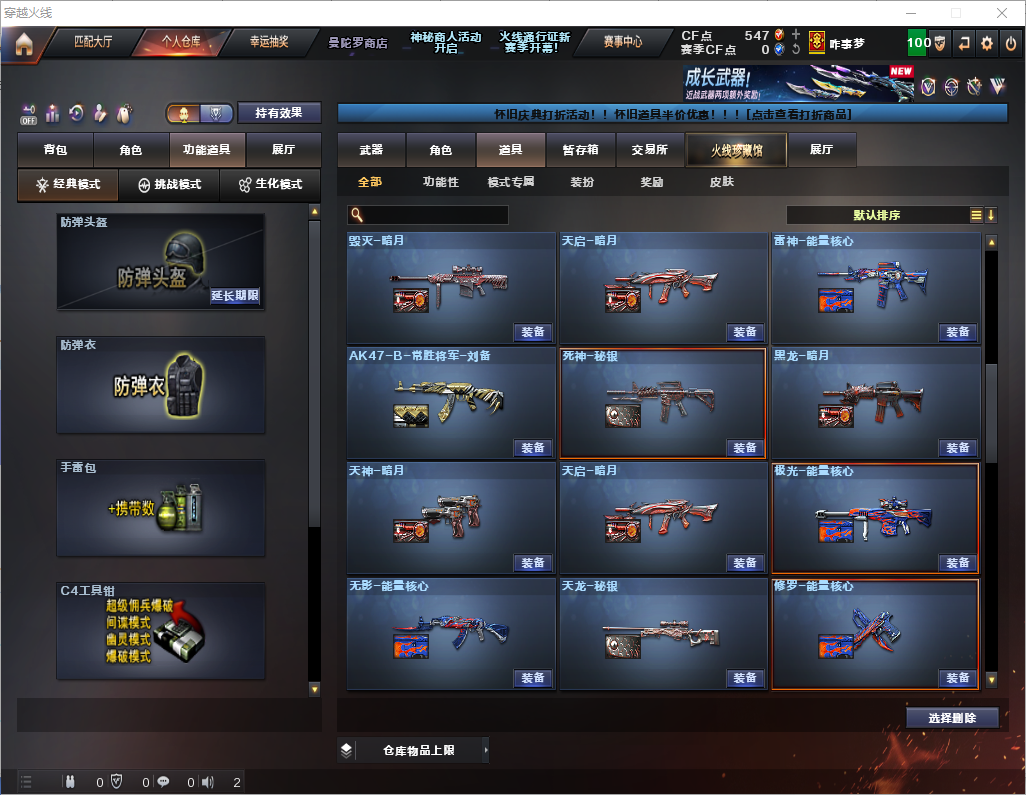Close the game window
This screenshot has width=1026, height=795.
pyautogui.click(x=1003, y=13)
